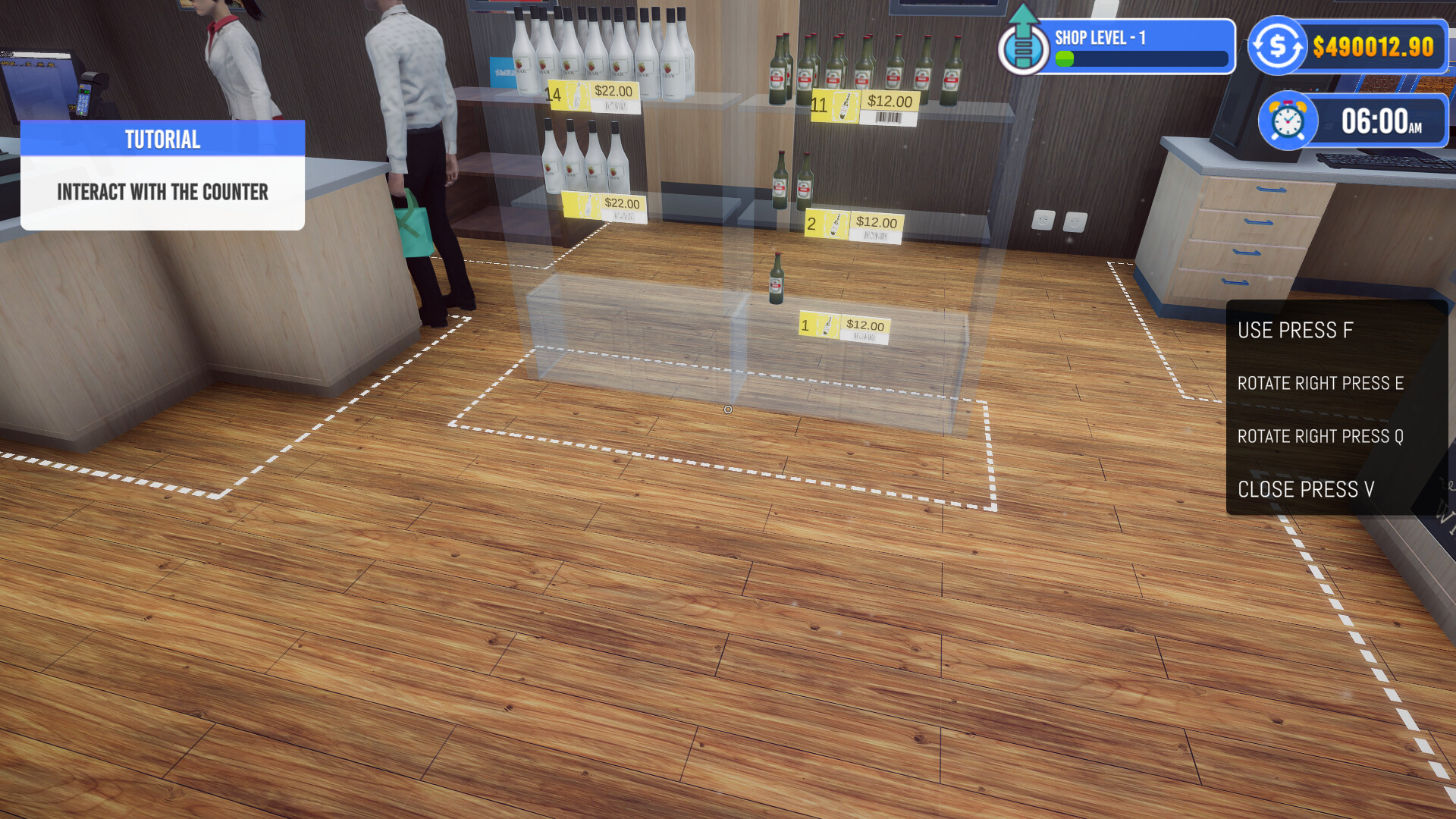
Task: Click the ROTATE RIGHT PRESS E entry
Action: [x=1321, y=384]
